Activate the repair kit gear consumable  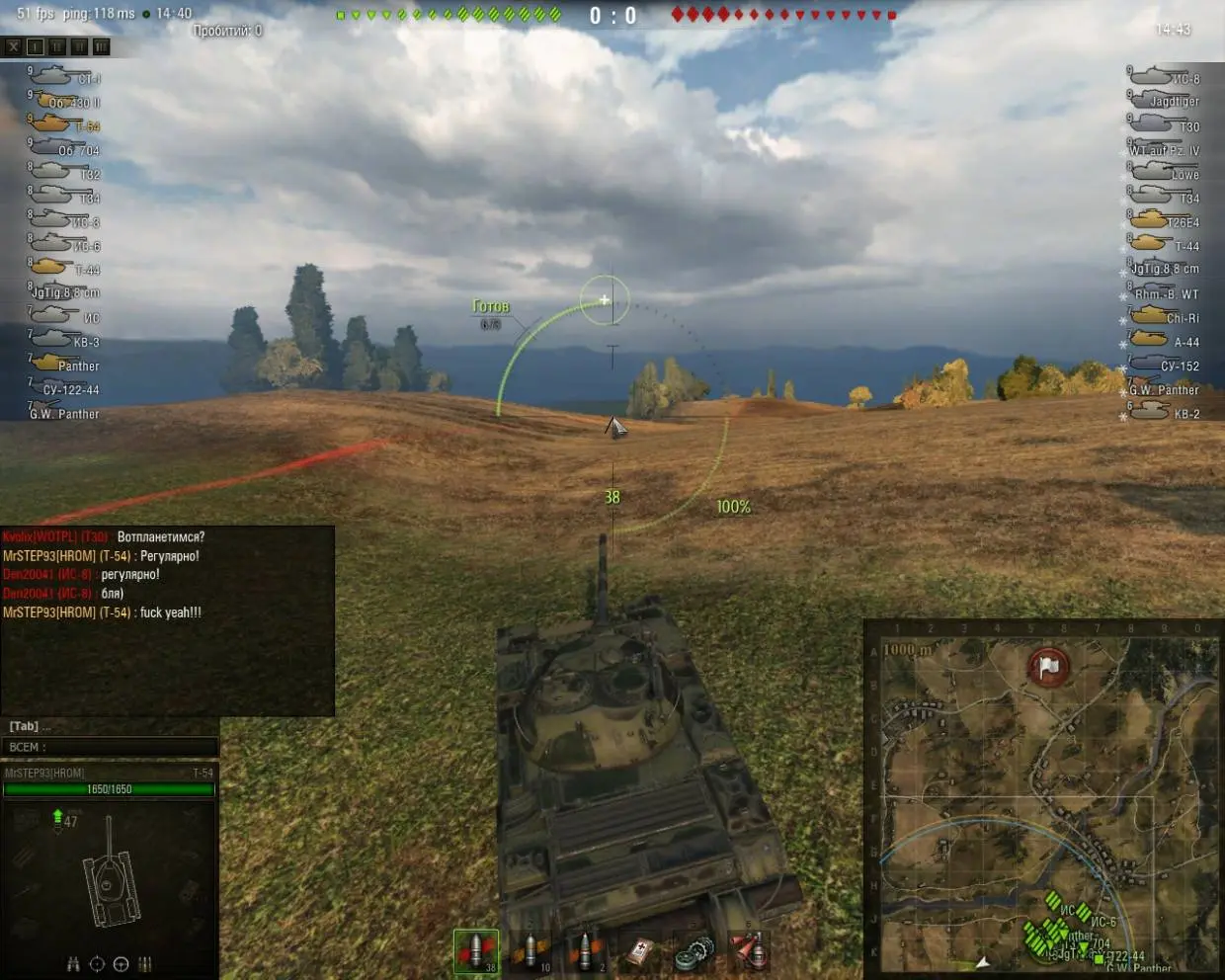tap(694, 952)
